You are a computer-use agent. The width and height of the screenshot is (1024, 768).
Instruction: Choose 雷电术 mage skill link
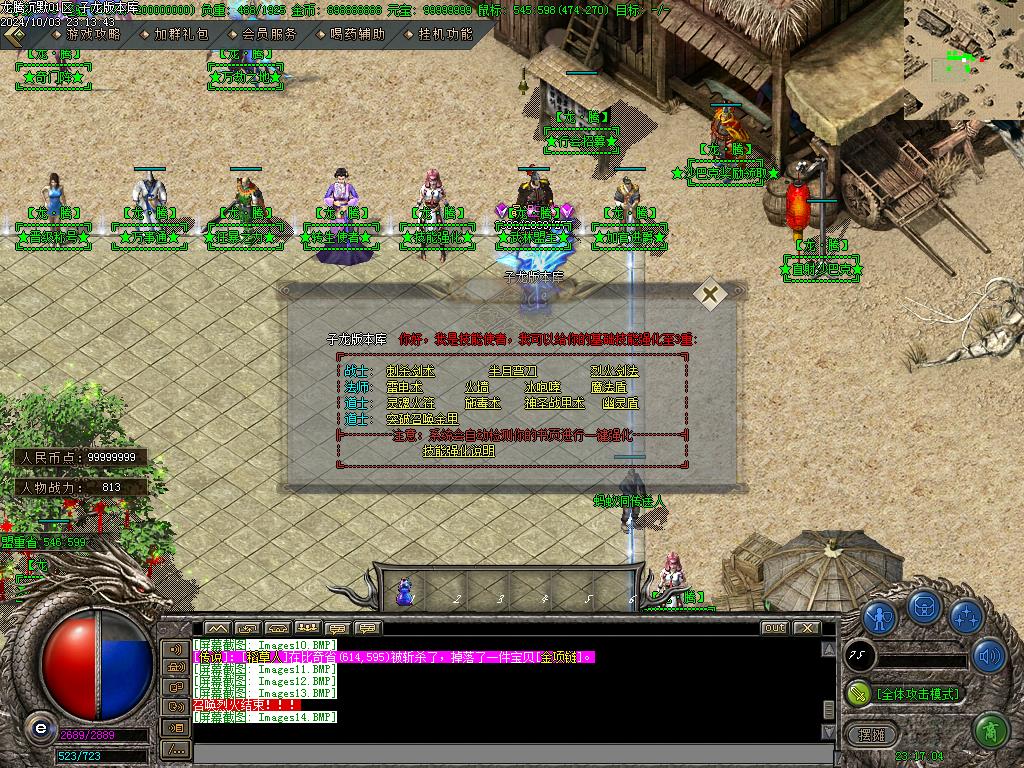point(405,387)
